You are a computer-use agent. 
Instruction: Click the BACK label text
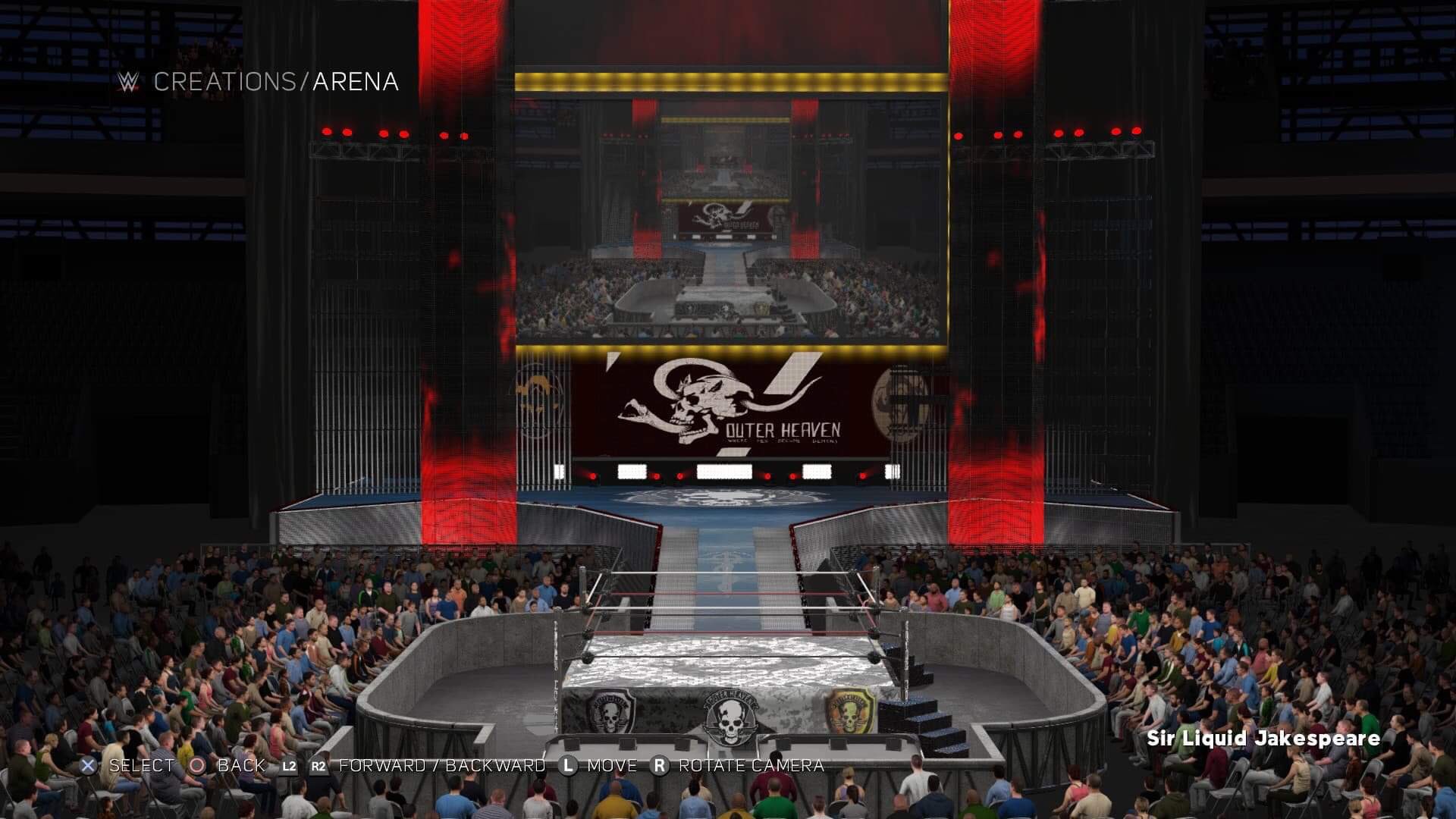click(241, 766)
